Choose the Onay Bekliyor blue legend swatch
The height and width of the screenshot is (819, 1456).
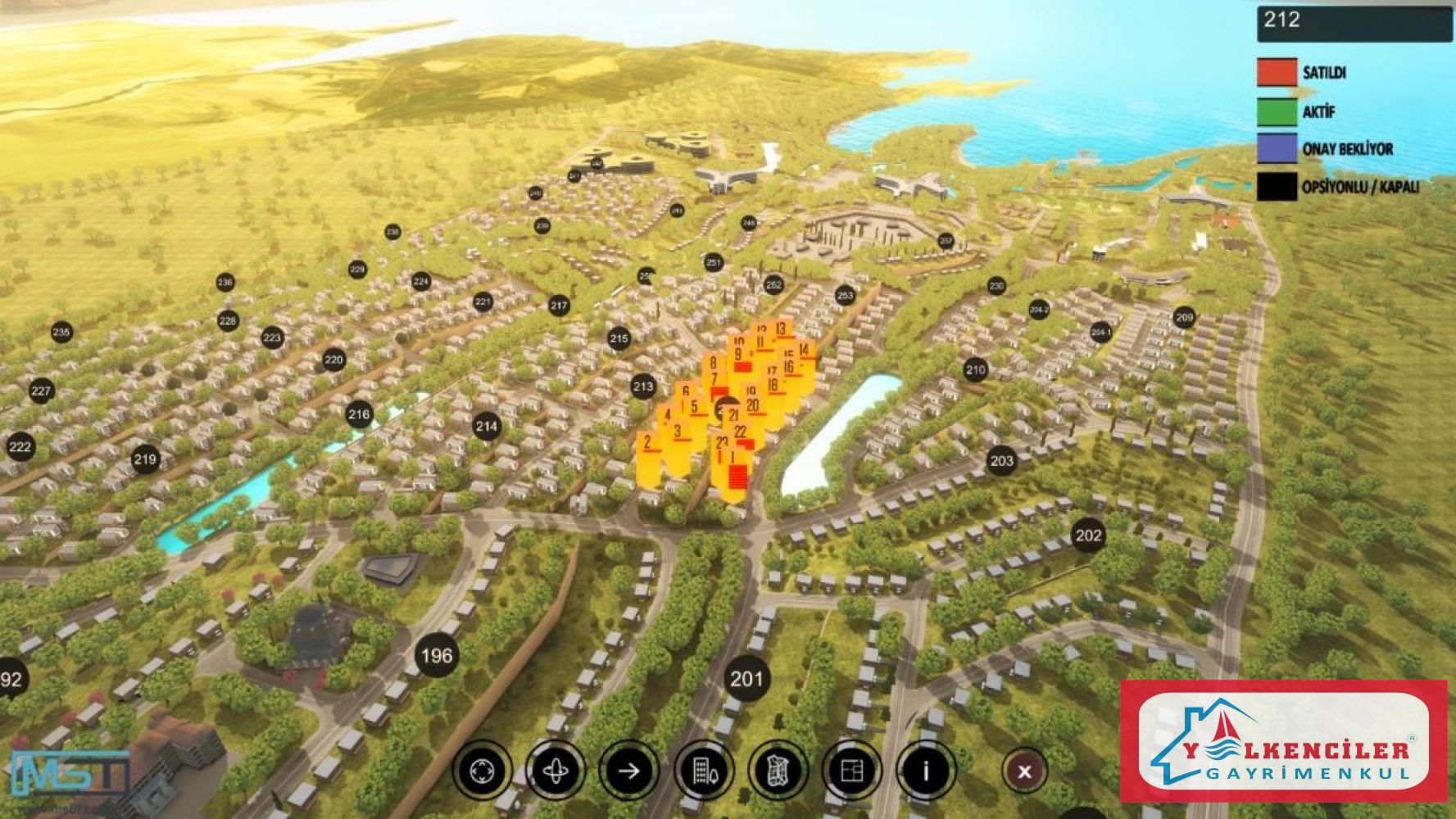coord(1277,149)
